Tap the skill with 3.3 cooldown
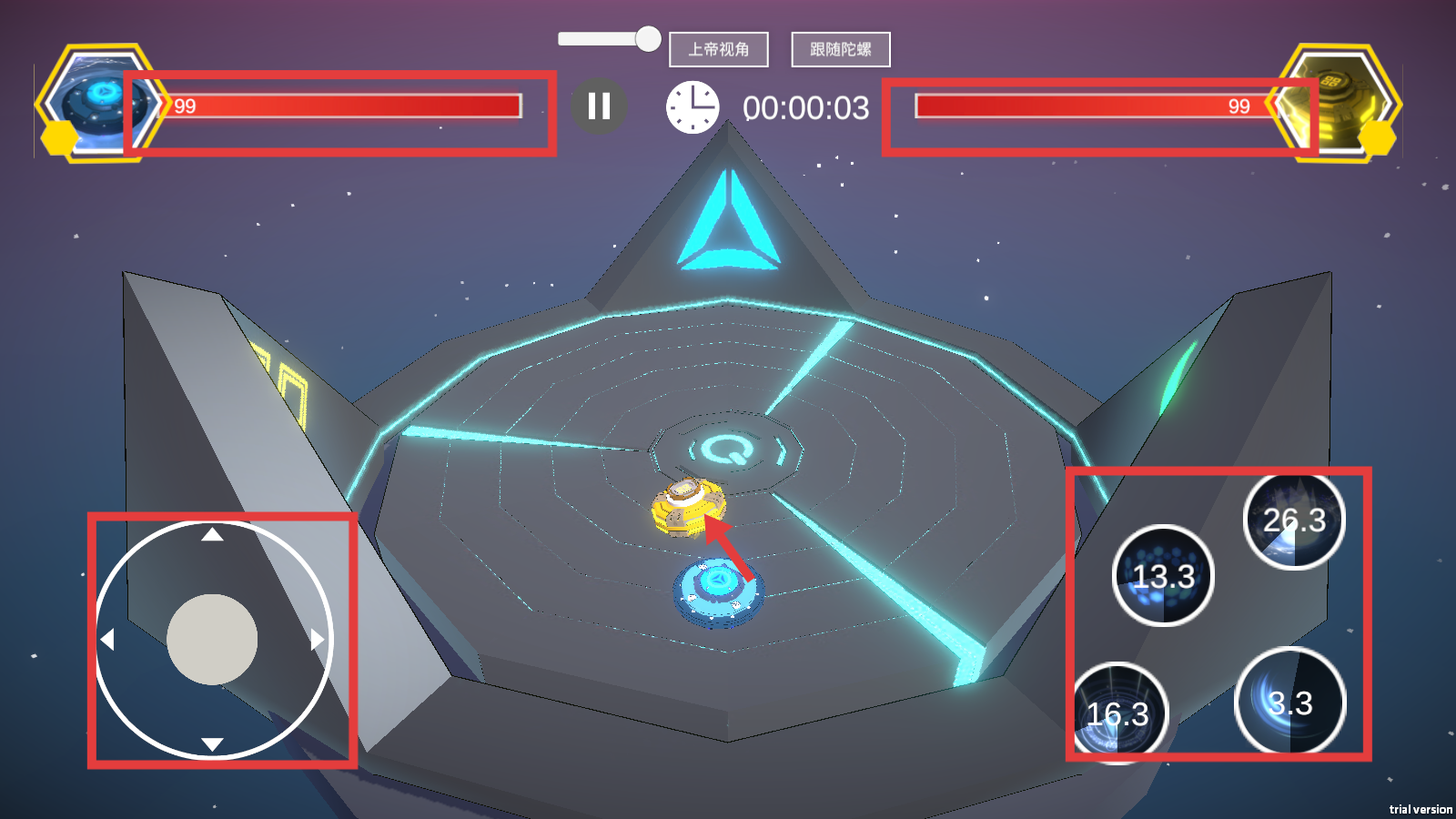The image size is (1456, 819). 1290,702
